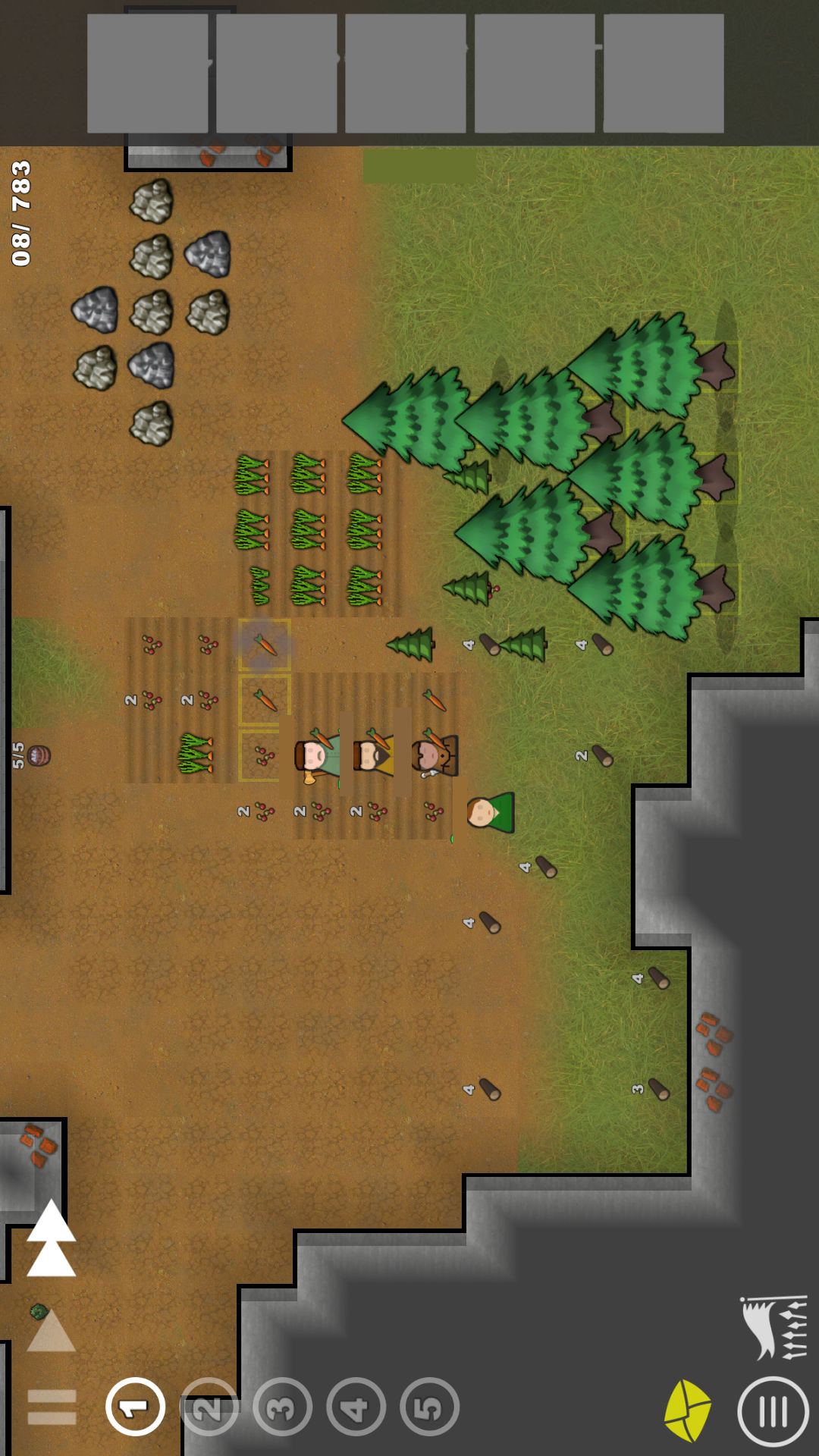Pause the game with the two-bar icon
819x1456 pixels.
point(52,1407)
